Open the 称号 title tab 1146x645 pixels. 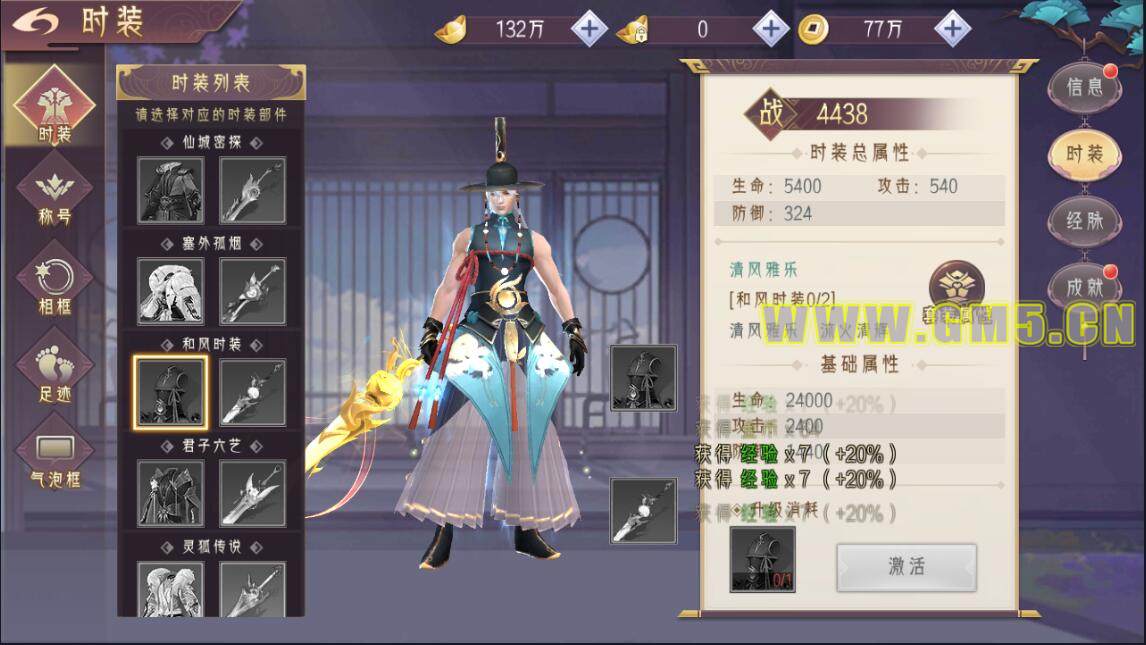tap(54, 195)
